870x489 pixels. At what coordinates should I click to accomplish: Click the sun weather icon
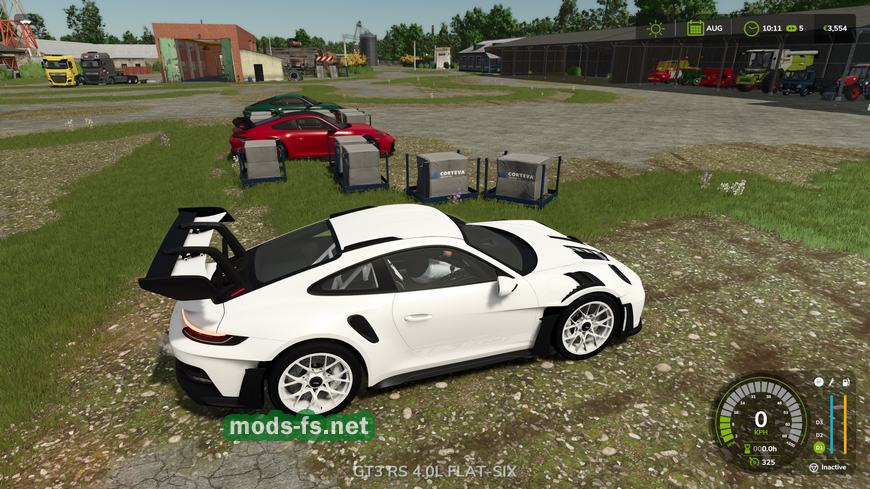[656, 28]
